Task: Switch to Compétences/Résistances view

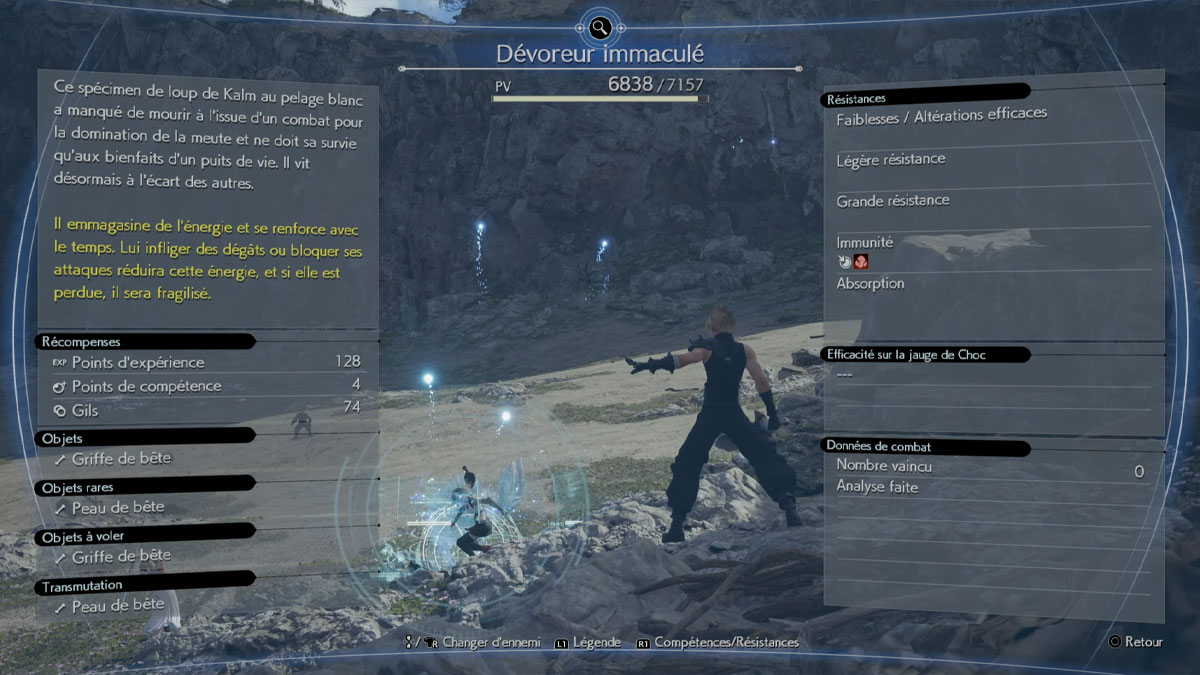Action: click(x=726, y=642)
